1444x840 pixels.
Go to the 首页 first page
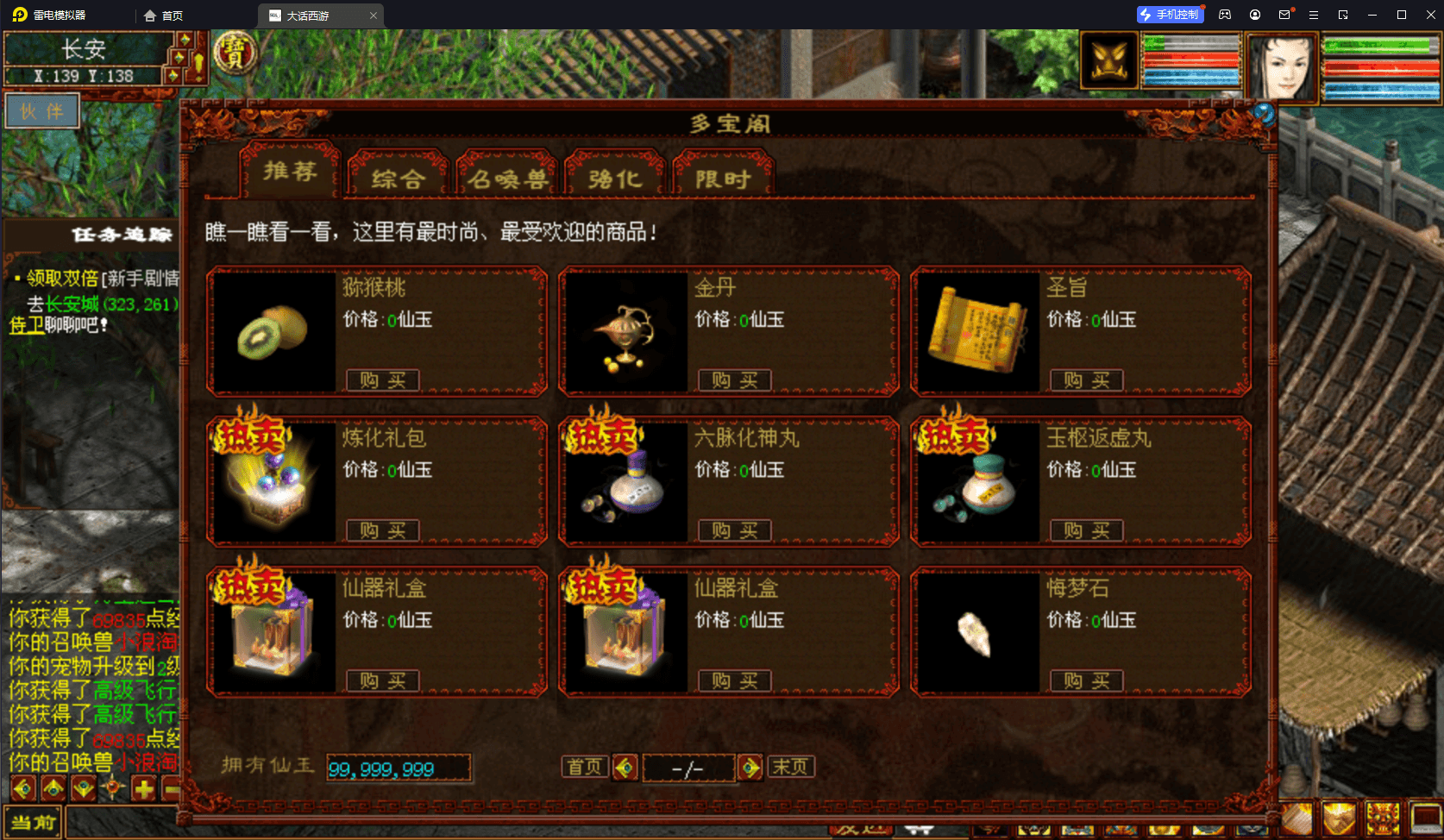[585, 767]
